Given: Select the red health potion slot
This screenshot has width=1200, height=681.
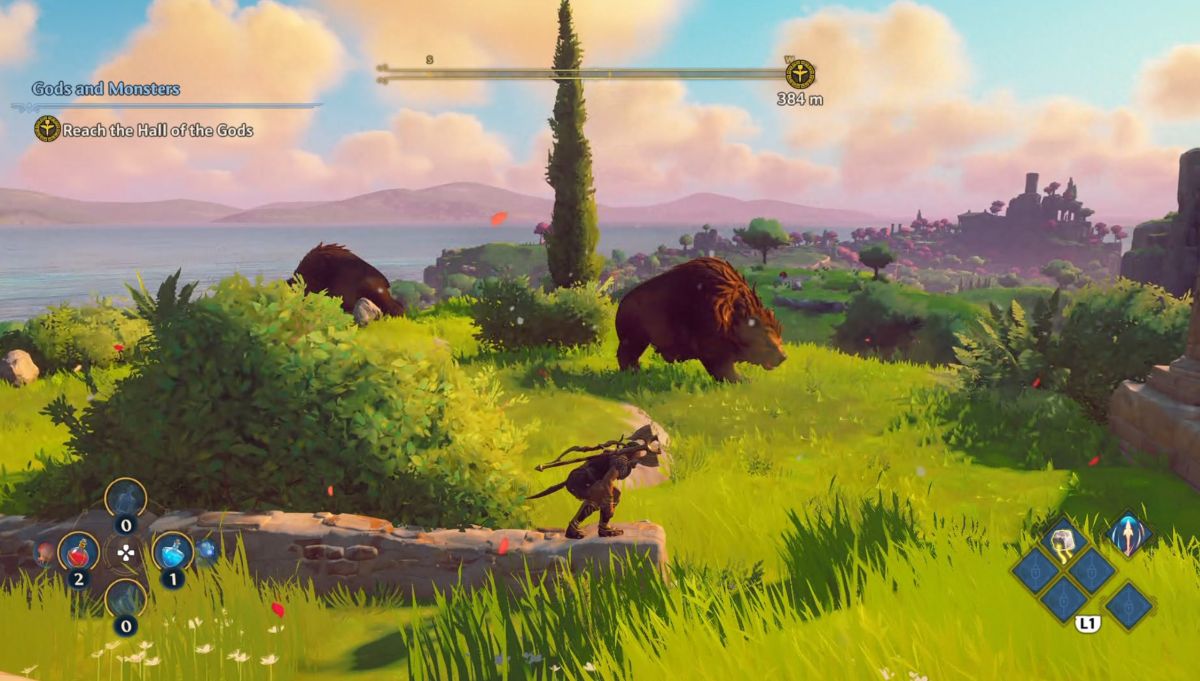Looking at the screenshot, I should click(x=77, y=551).
